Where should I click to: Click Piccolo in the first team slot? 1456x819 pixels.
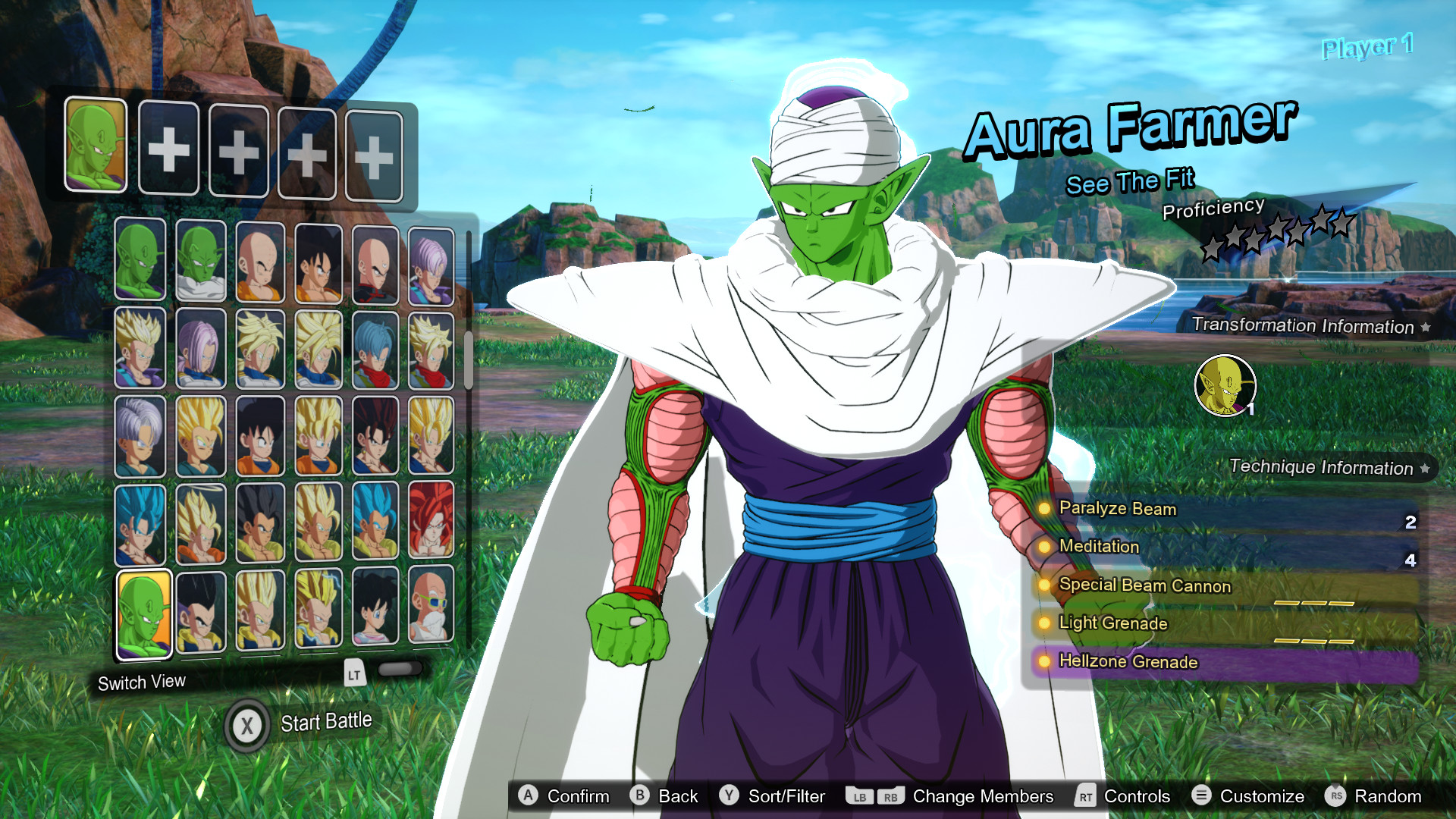(x=96, y=144)
